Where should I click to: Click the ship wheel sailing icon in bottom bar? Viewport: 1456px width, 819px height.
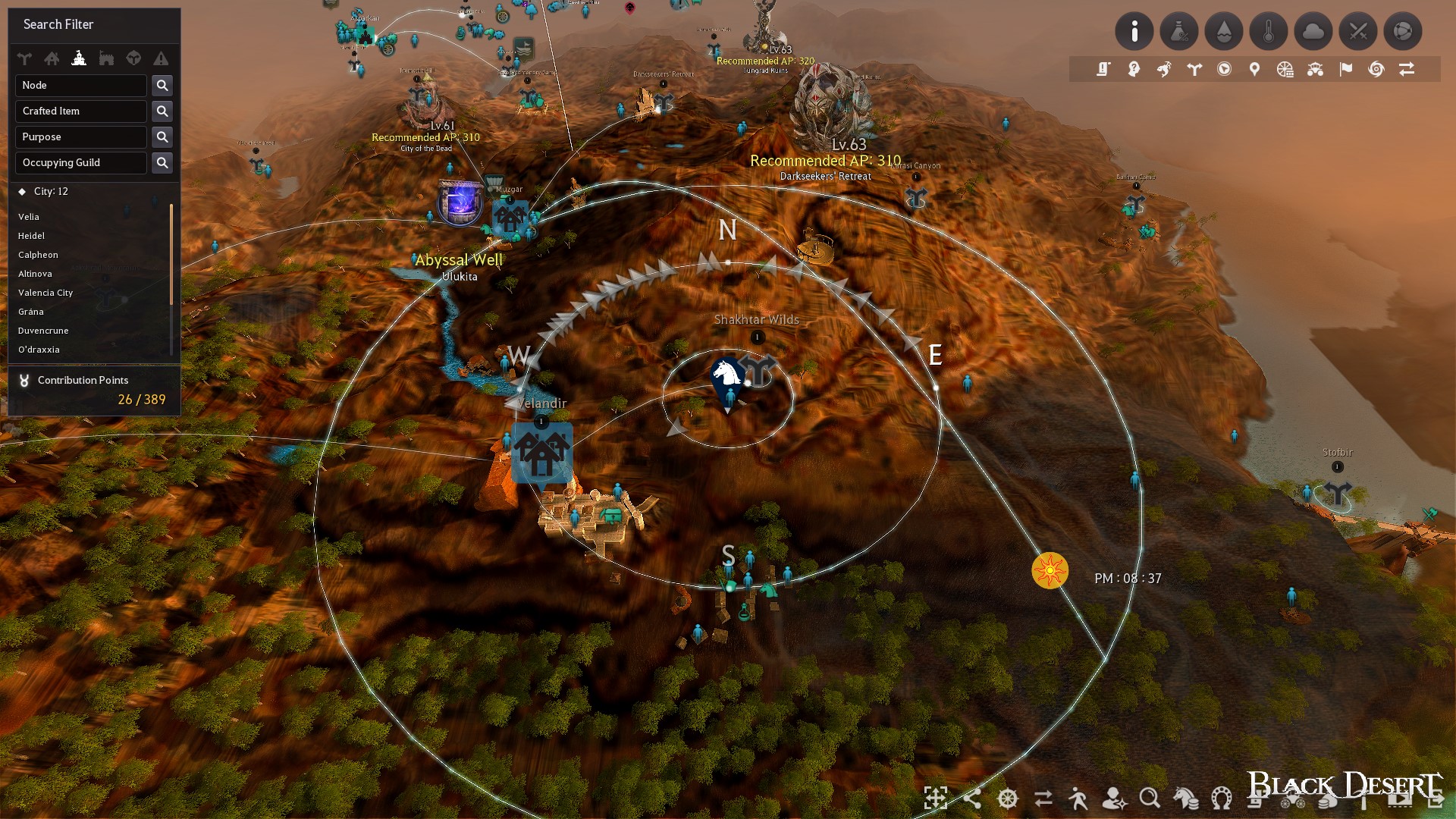[x=1006, y=799]
